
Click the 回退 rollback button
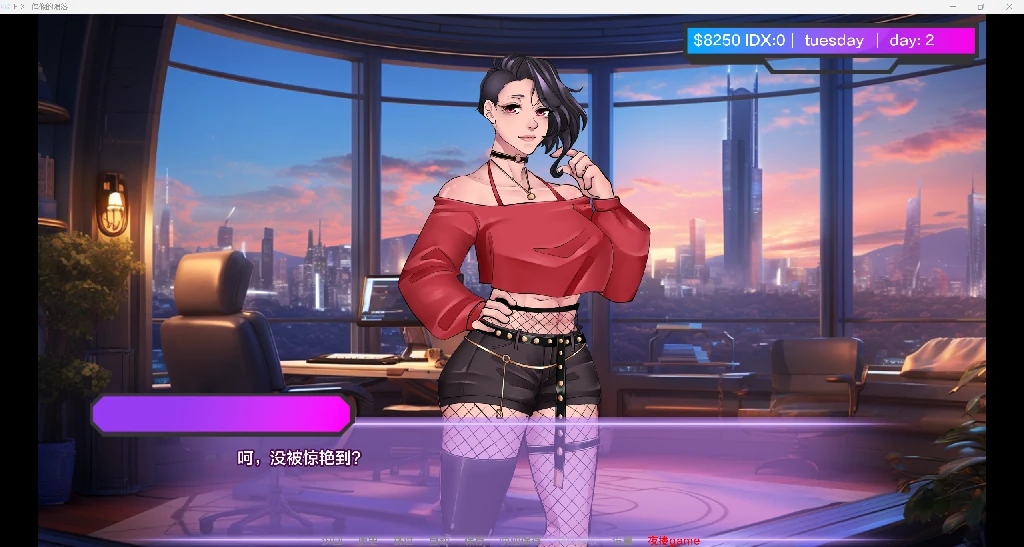coord(332,541)
